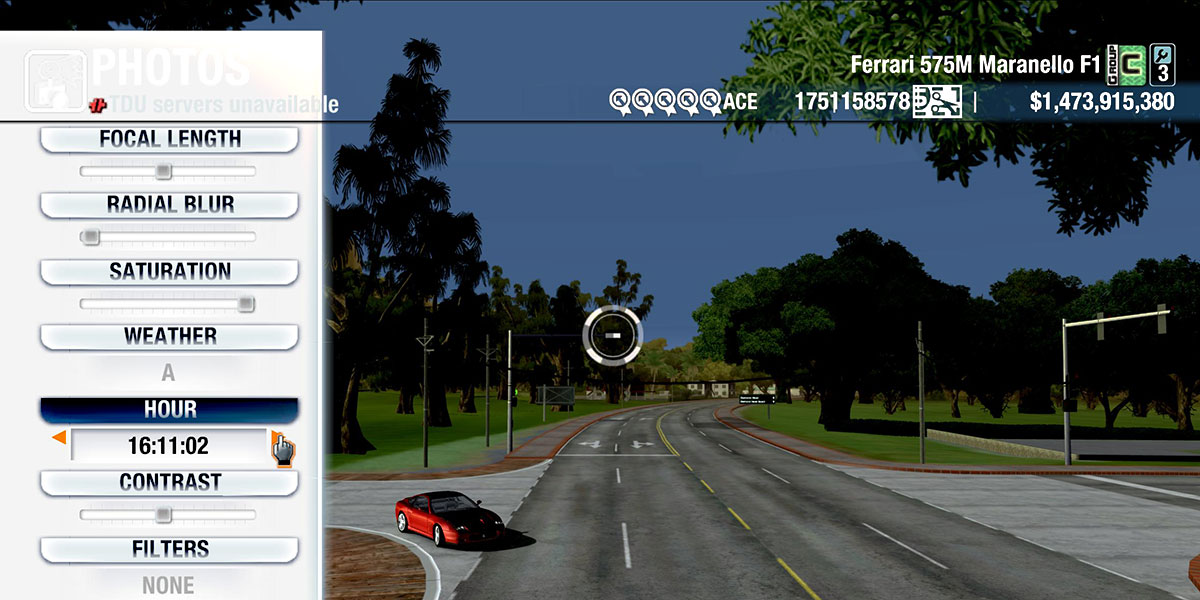Select the Contrast option
1200x600 pixels.
coord(169,483)
